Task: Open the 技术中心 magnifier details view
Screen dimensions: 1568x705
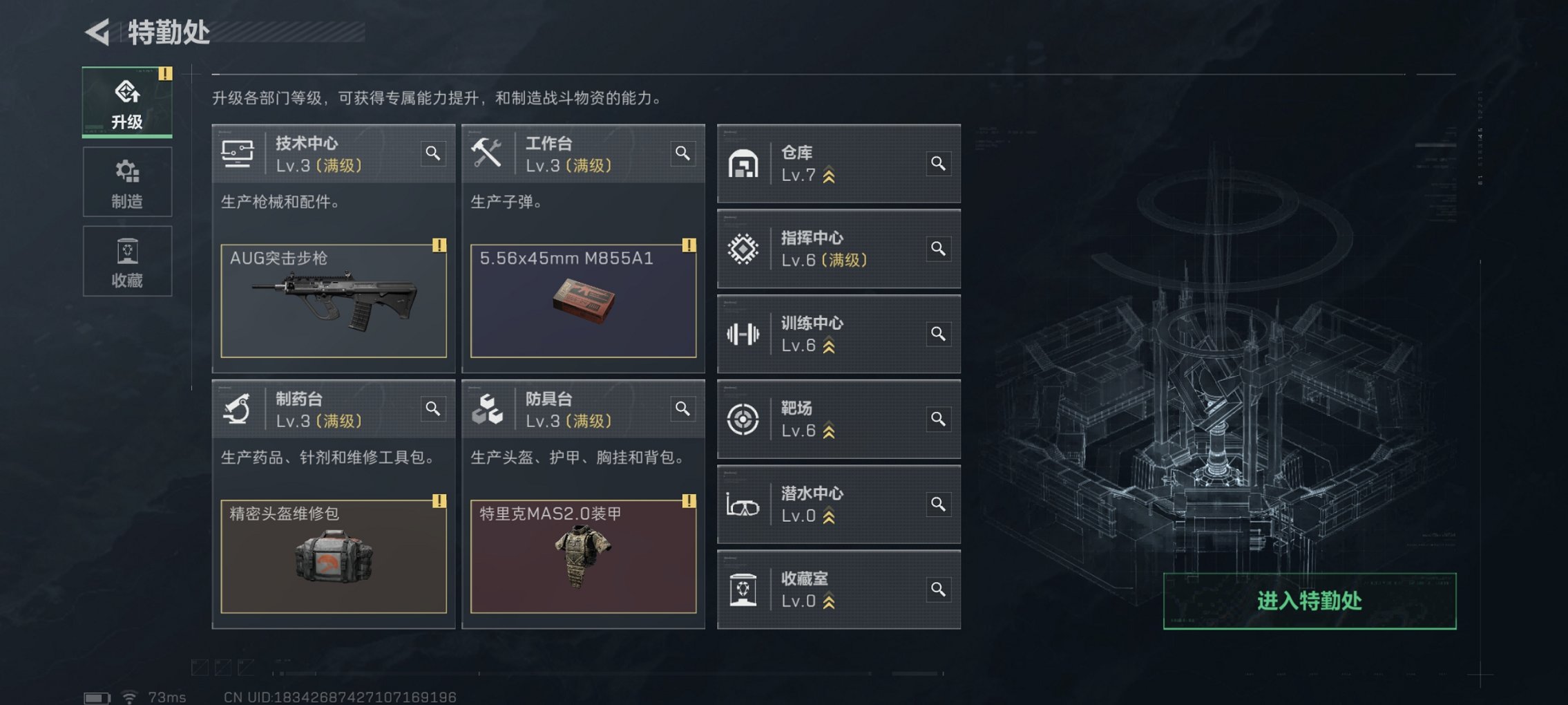Action: click(433, 154)
